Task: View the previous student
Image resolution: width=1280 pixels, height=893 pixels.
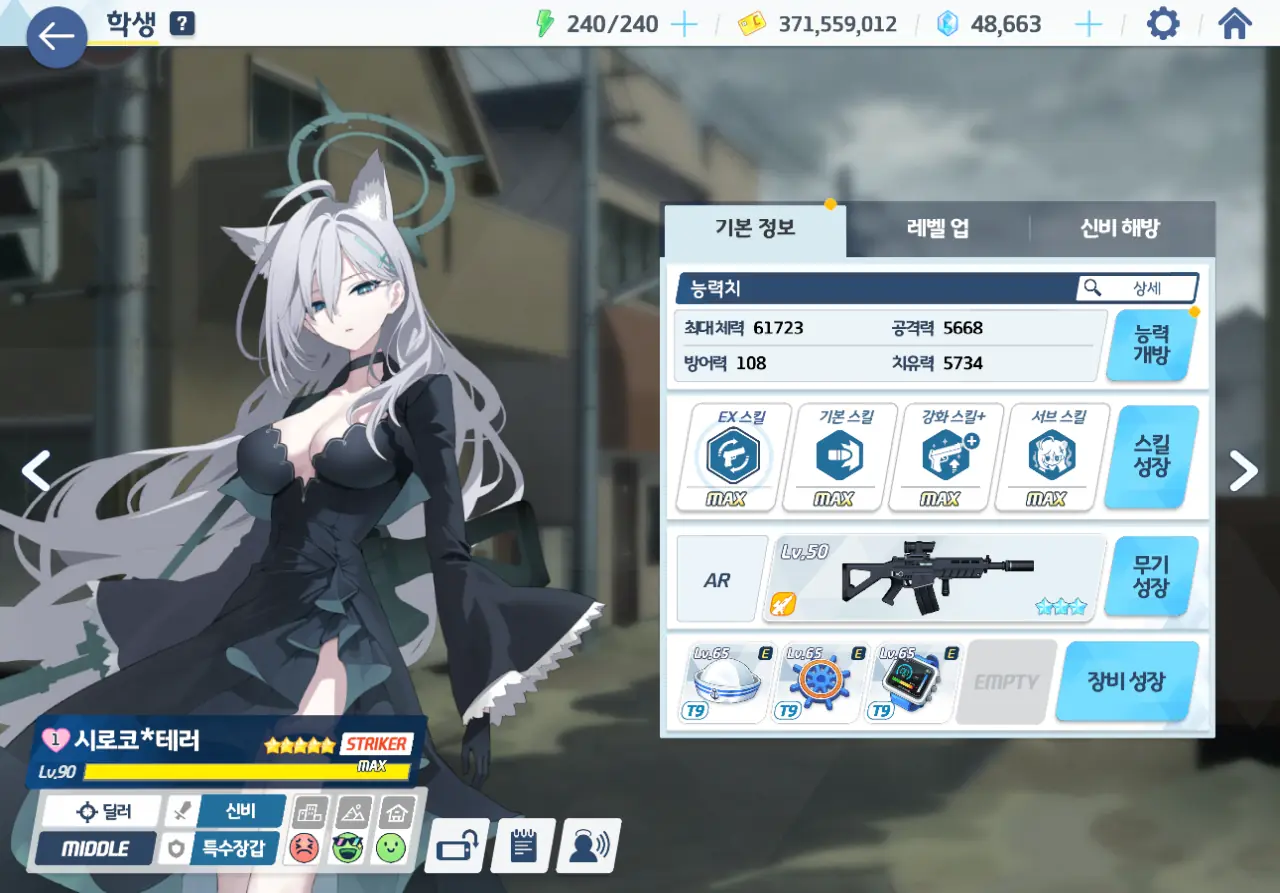Action: click(x=36, y=470)
